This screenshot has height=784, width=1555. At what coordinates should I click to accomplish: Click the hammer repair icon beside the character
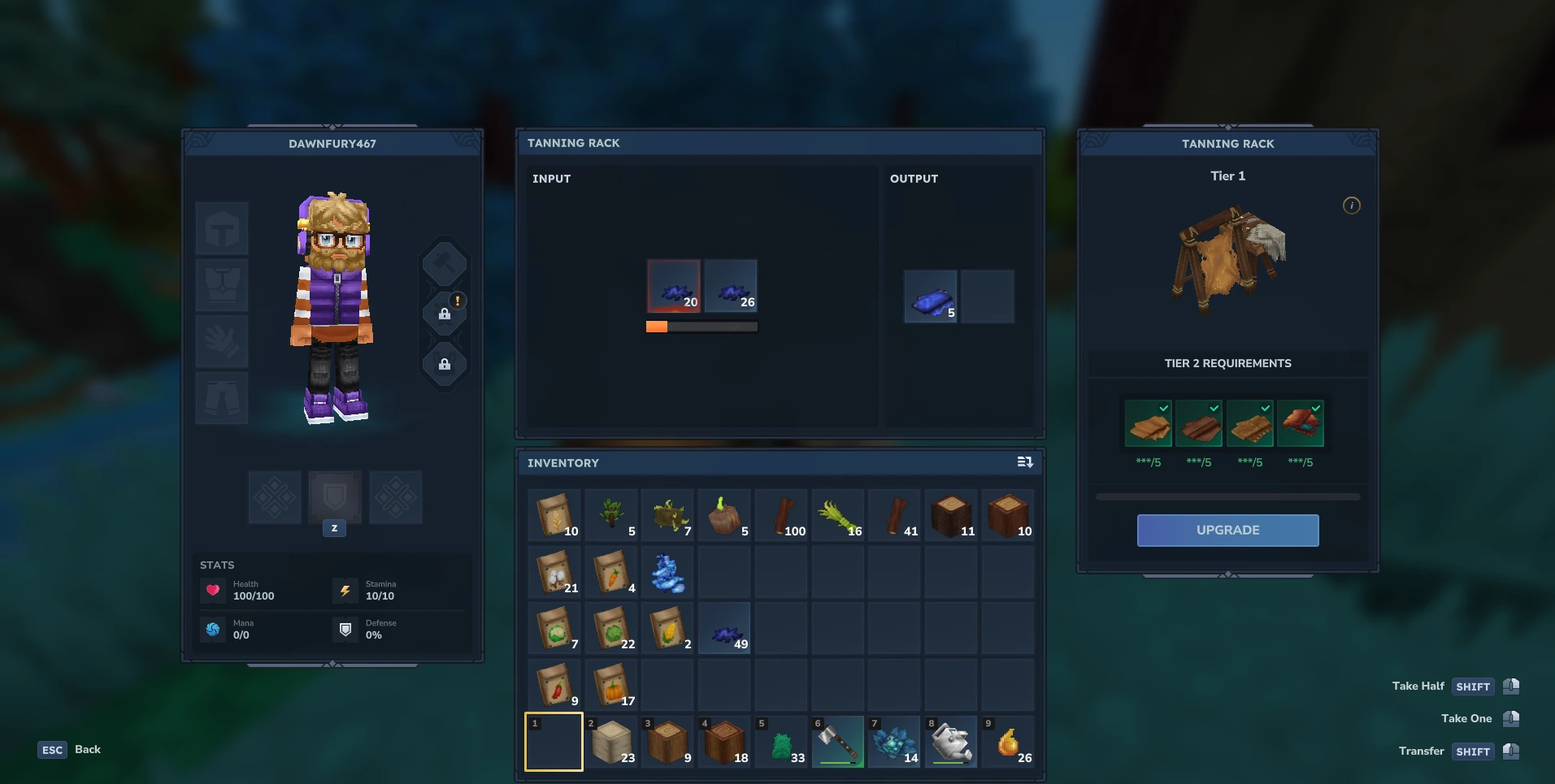tap(445, 263)
